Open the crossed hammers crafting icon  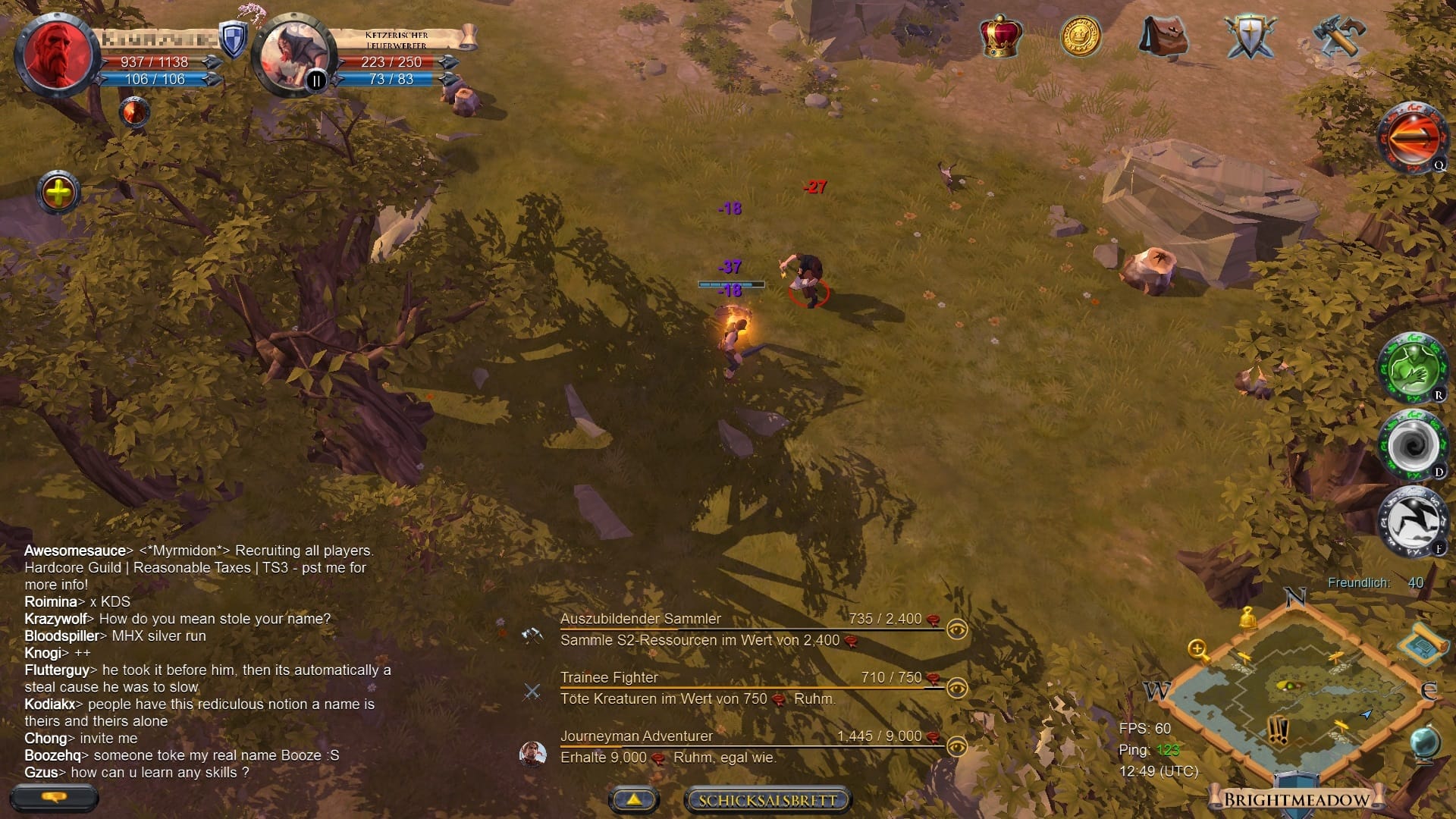pyautogui.click(x=1338, y=36)
